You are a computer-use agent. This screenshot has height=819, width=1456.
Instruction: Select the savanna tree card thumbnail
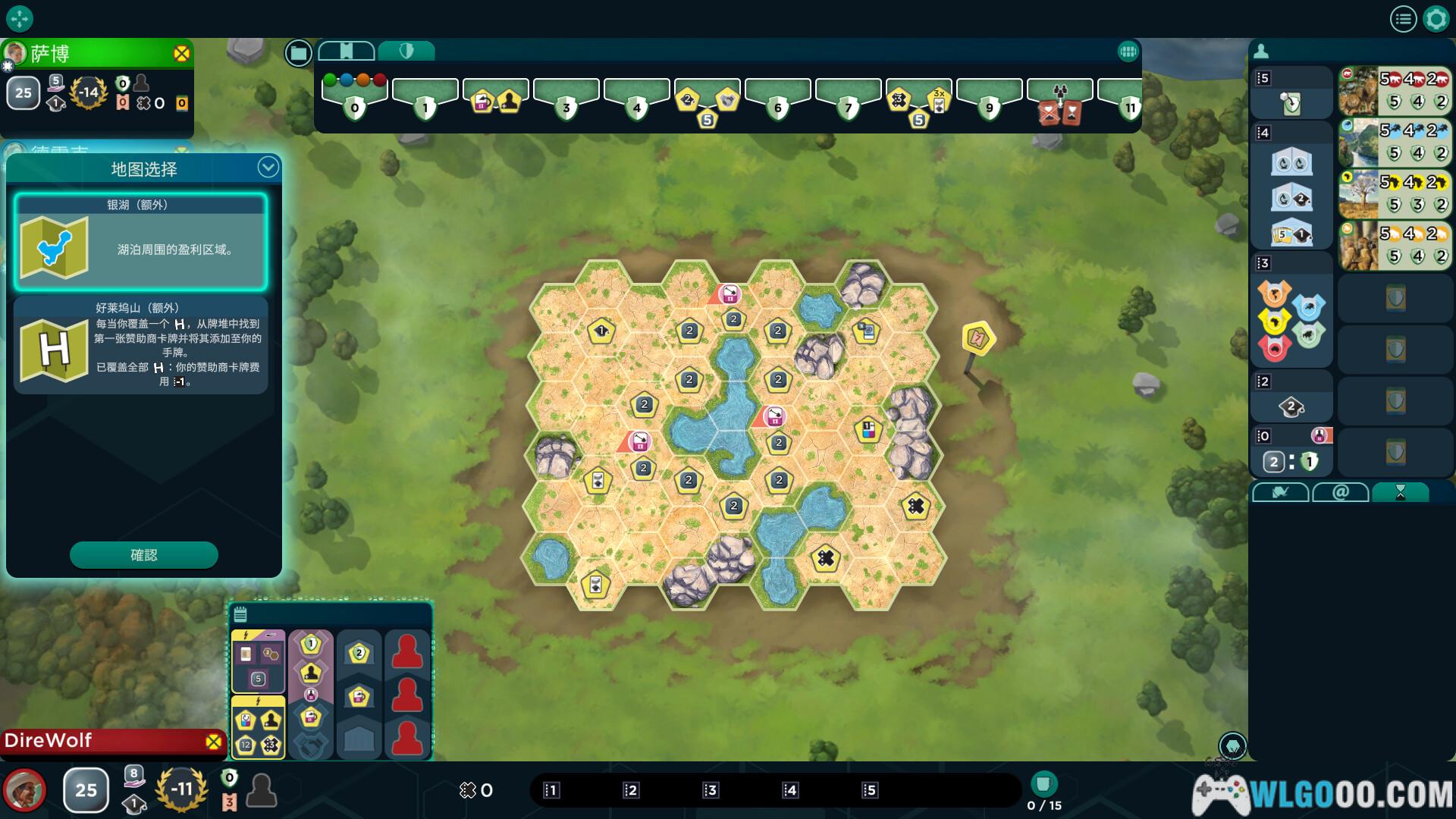pyautogui.click(x=1357, y=193)
